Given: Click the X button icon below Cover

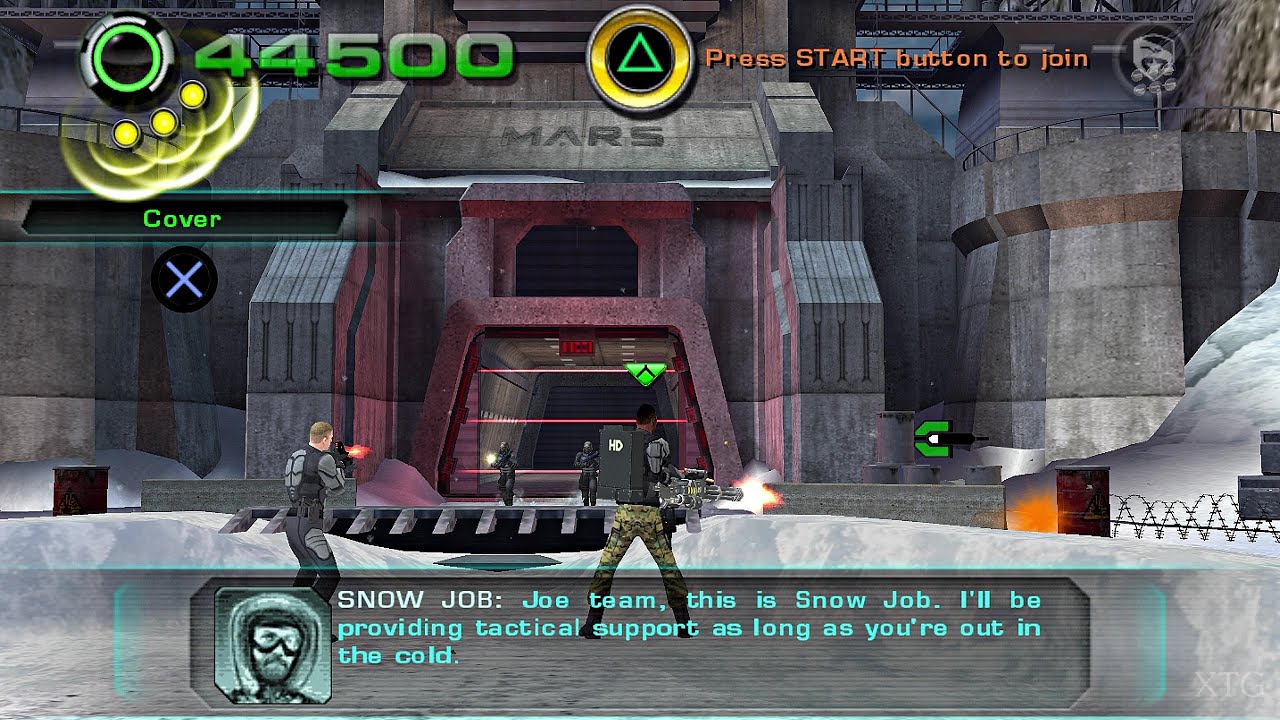Looking at the screenshot, I should 183,279.
